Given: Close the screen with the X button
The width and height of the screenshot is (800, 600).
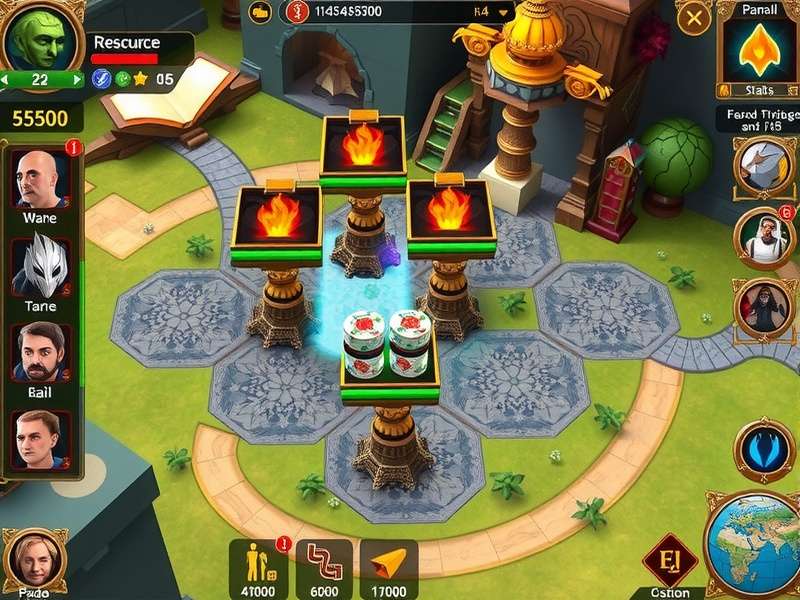Looking at the screenshot, I should coord(692,18).
